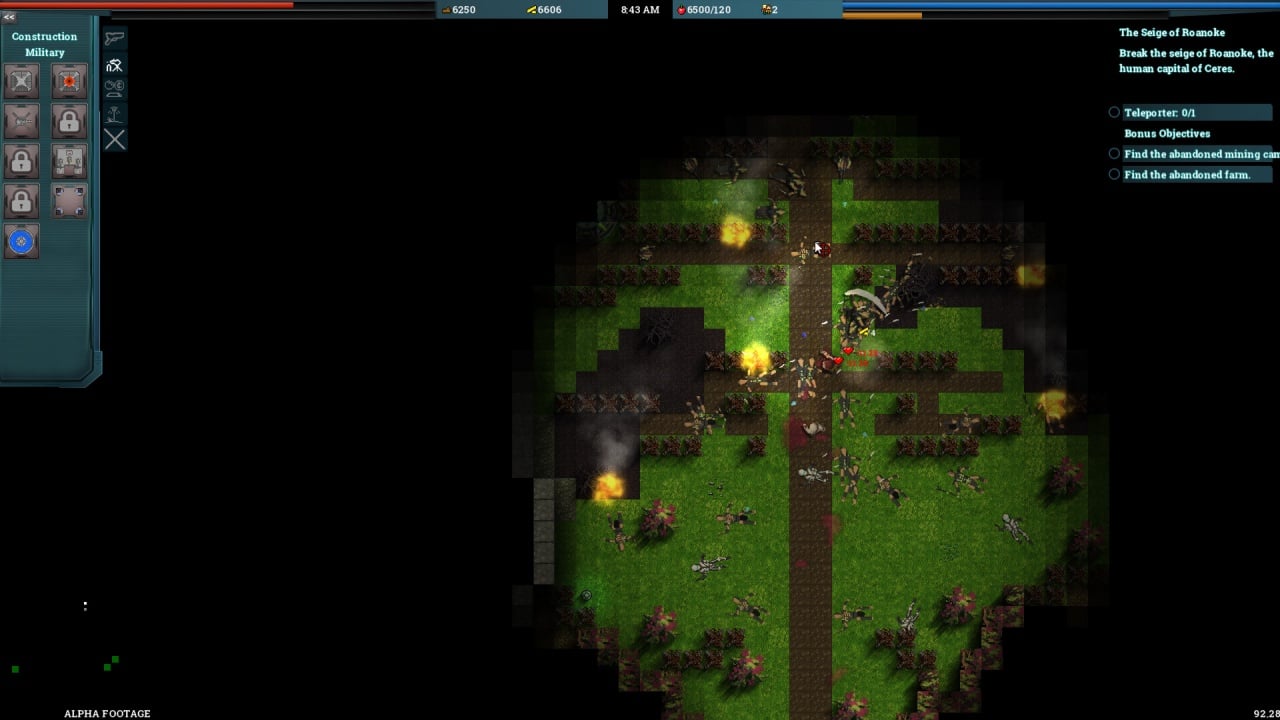Select the abandoned farm bonus objective
Screen dimensions: 1280x720
point(1186,175)
